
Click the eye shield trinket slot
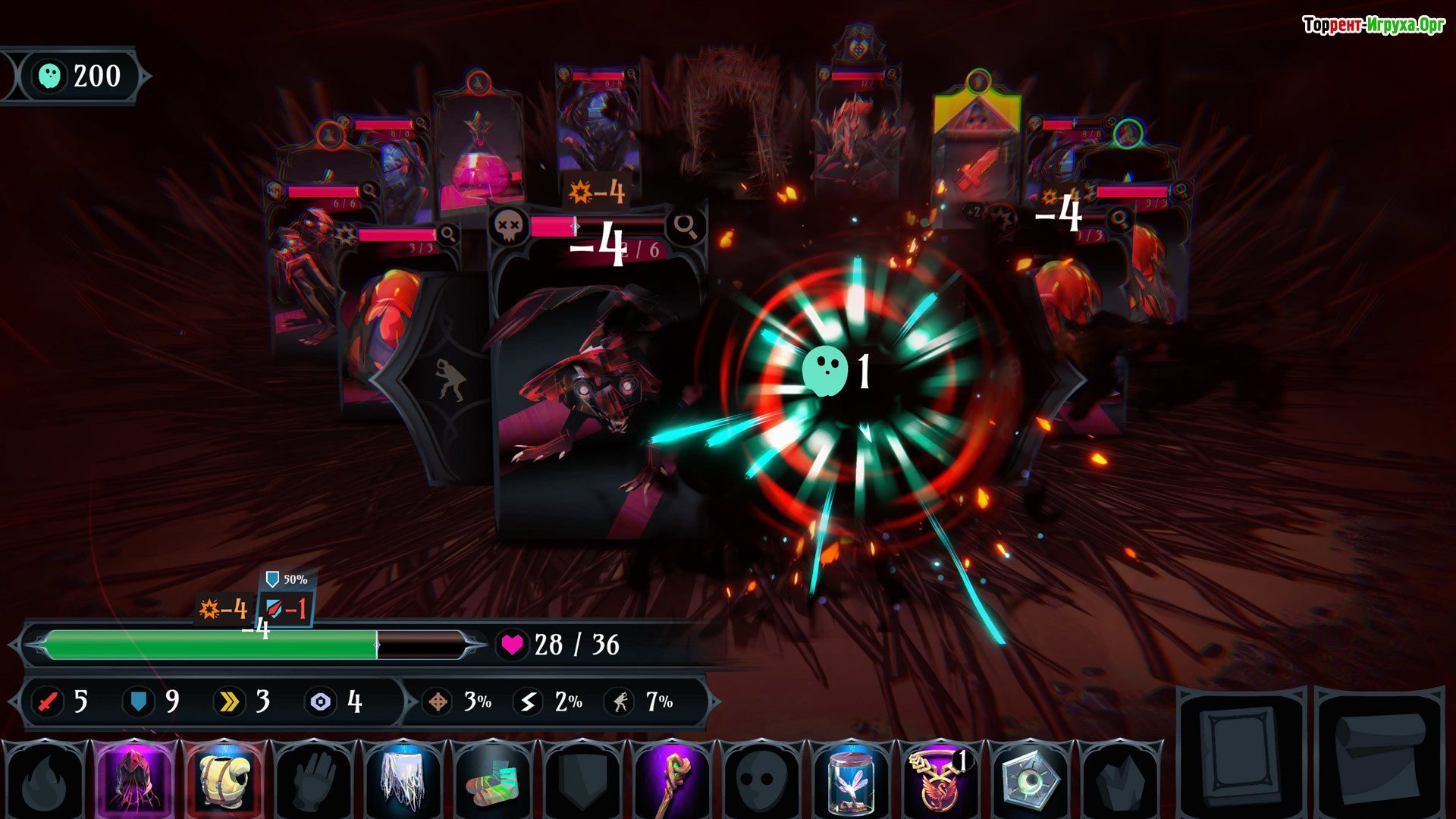pyautogui.click(x=1028, y=780)
